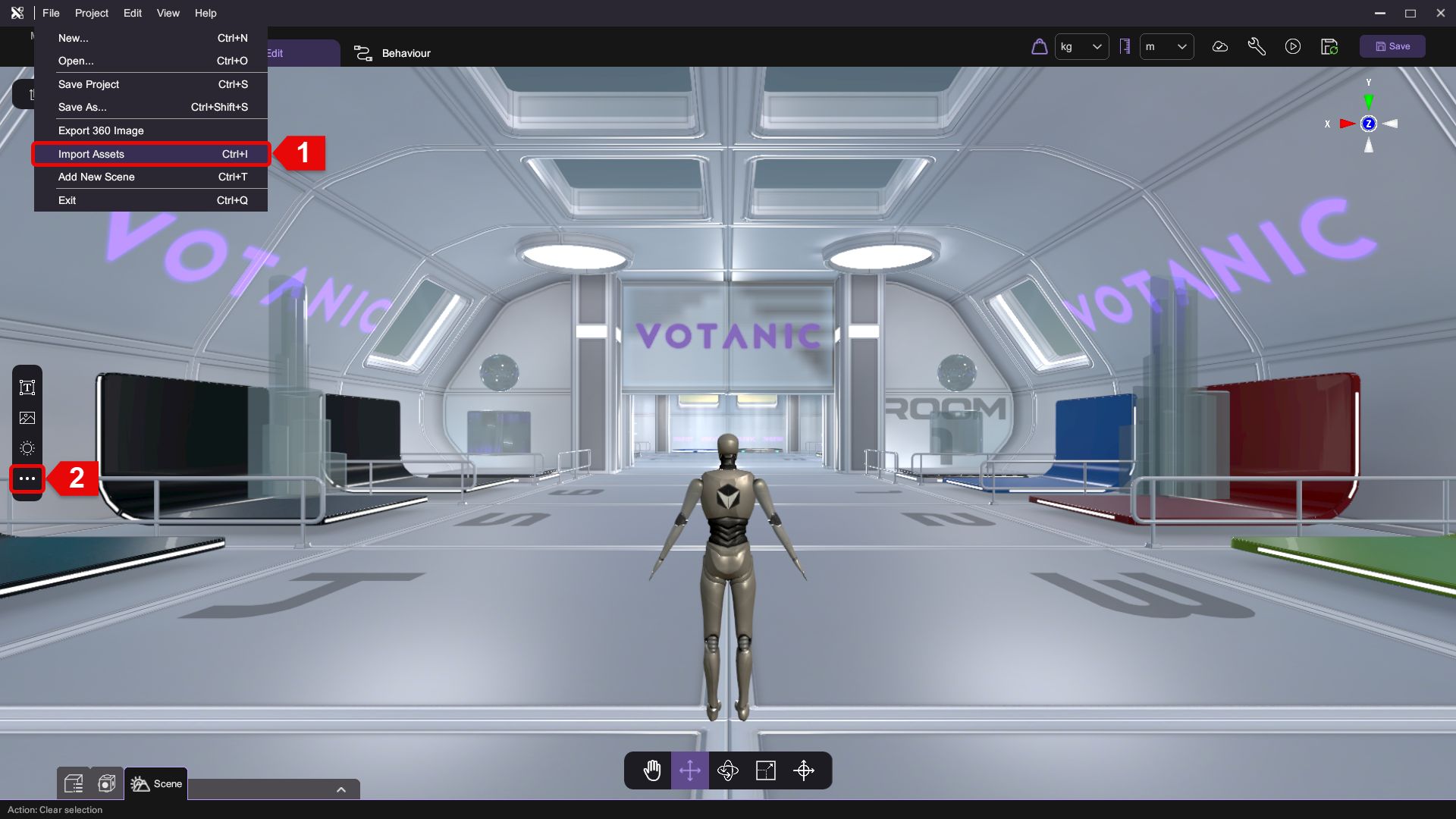Close the application window
1456x819 pixels.
(1440, 13)
